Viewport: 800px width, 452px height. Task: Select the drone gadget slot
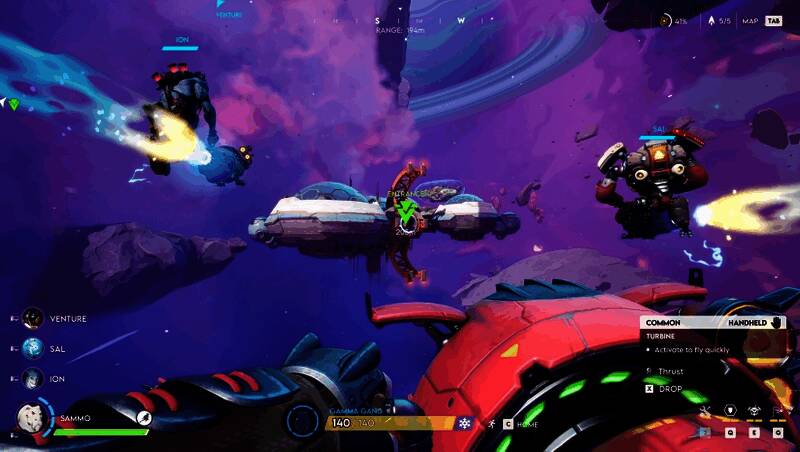[753, 410]
